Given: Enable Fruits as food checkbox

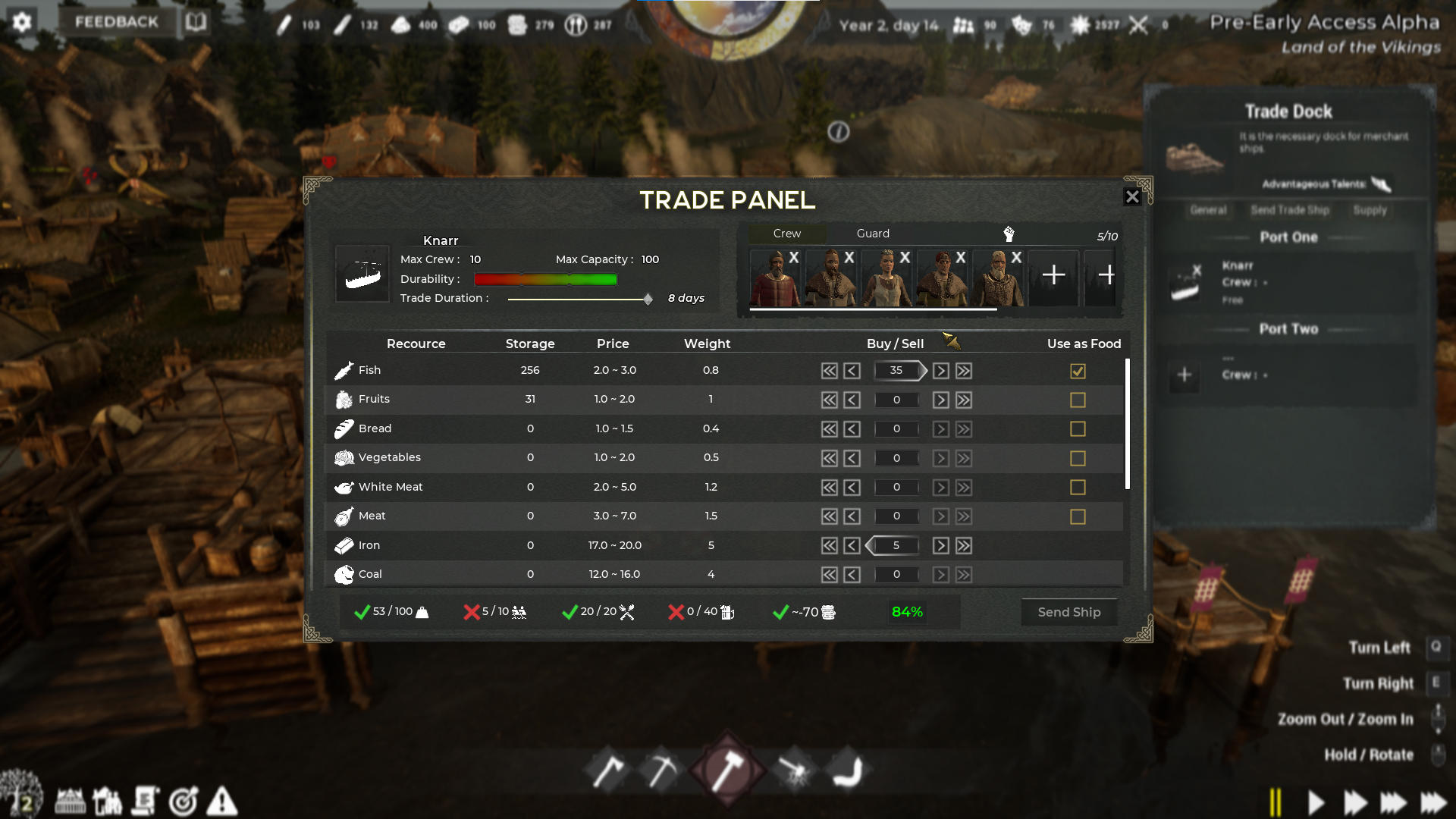Looking at the screenshot, I should [1078, 400].
